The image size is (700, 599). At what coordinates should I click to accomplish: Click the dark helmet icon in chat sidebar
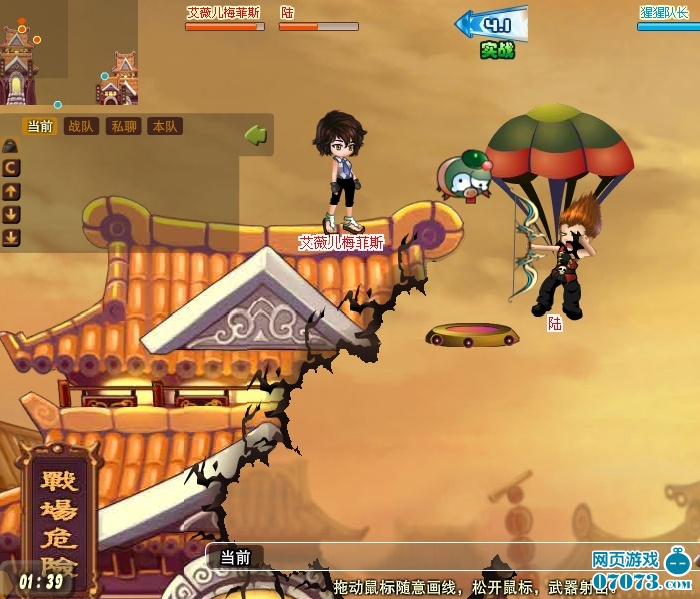[10, 146]
